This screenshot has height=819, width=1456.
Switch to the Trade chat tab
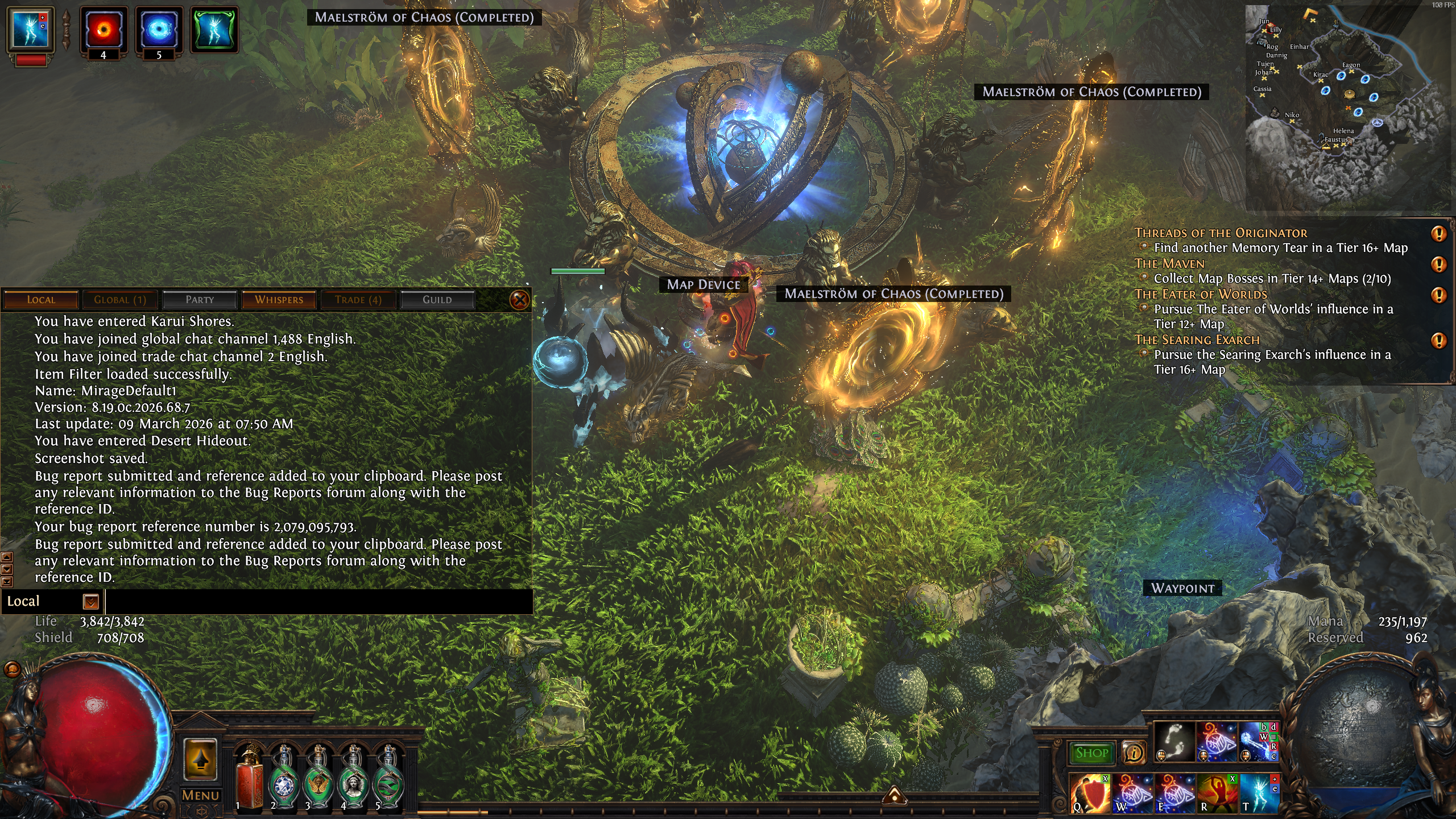click(358, 300)
